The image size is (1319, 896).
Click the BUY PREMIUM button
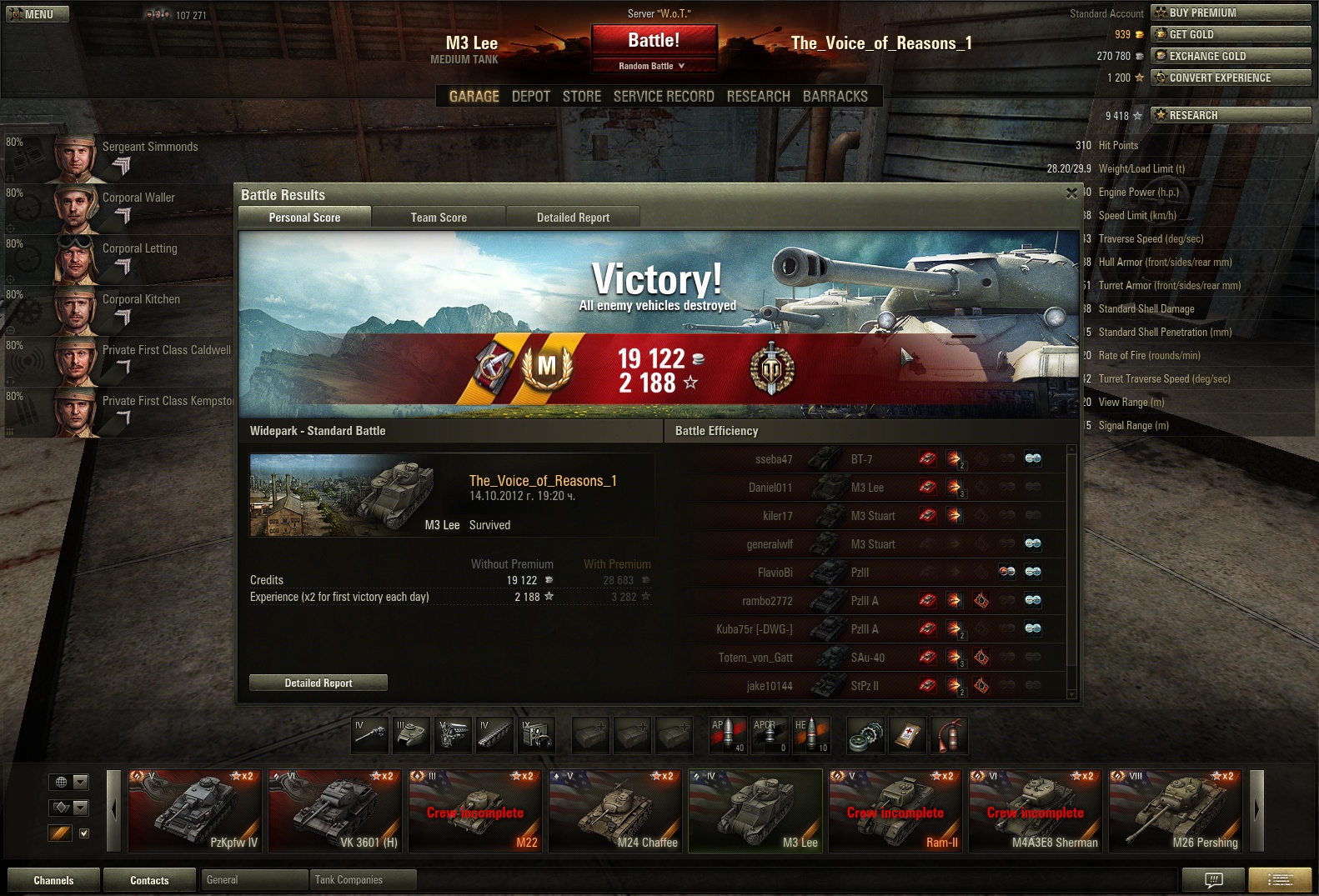(x=1230, y=13)
